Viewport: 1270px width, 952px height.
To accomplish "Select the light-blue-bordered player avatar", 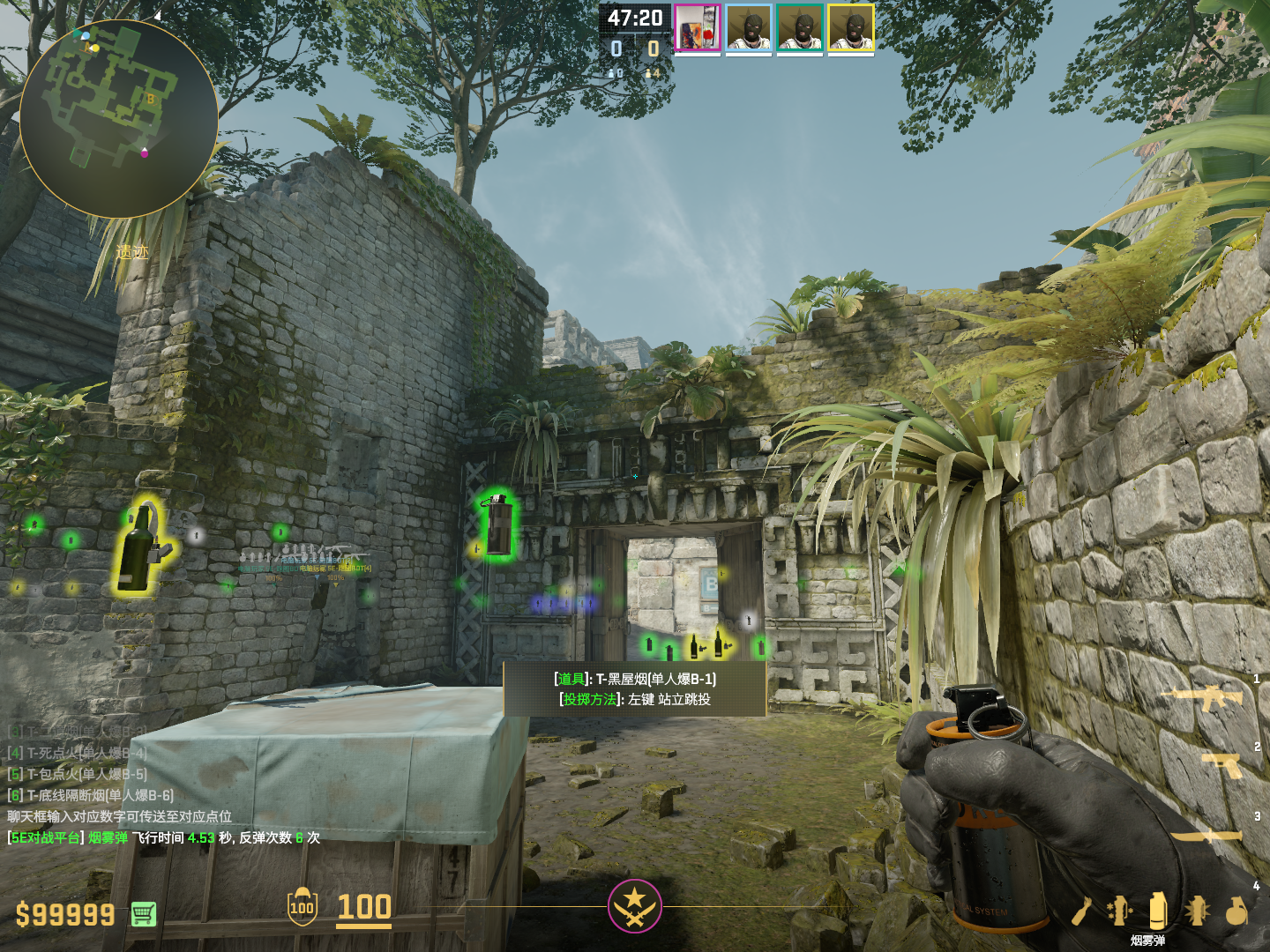I will pos(749,28).
